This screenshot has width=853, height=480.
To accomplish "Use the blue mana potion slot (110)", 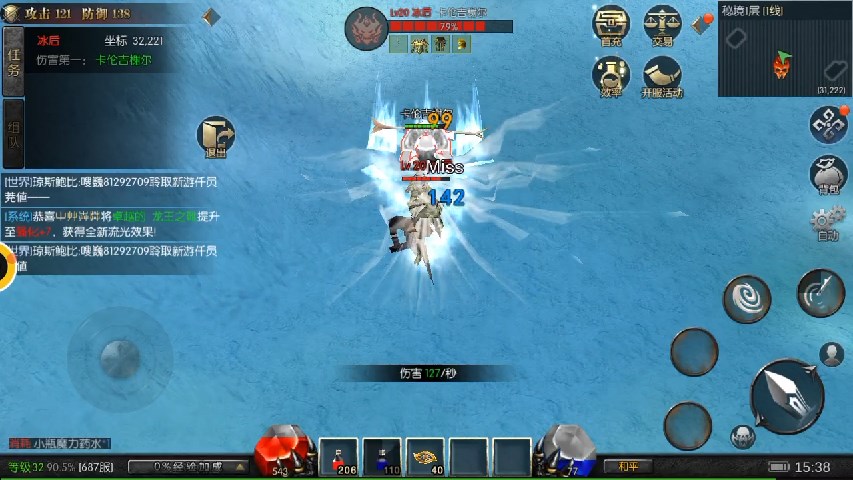I will coord(382,456).
